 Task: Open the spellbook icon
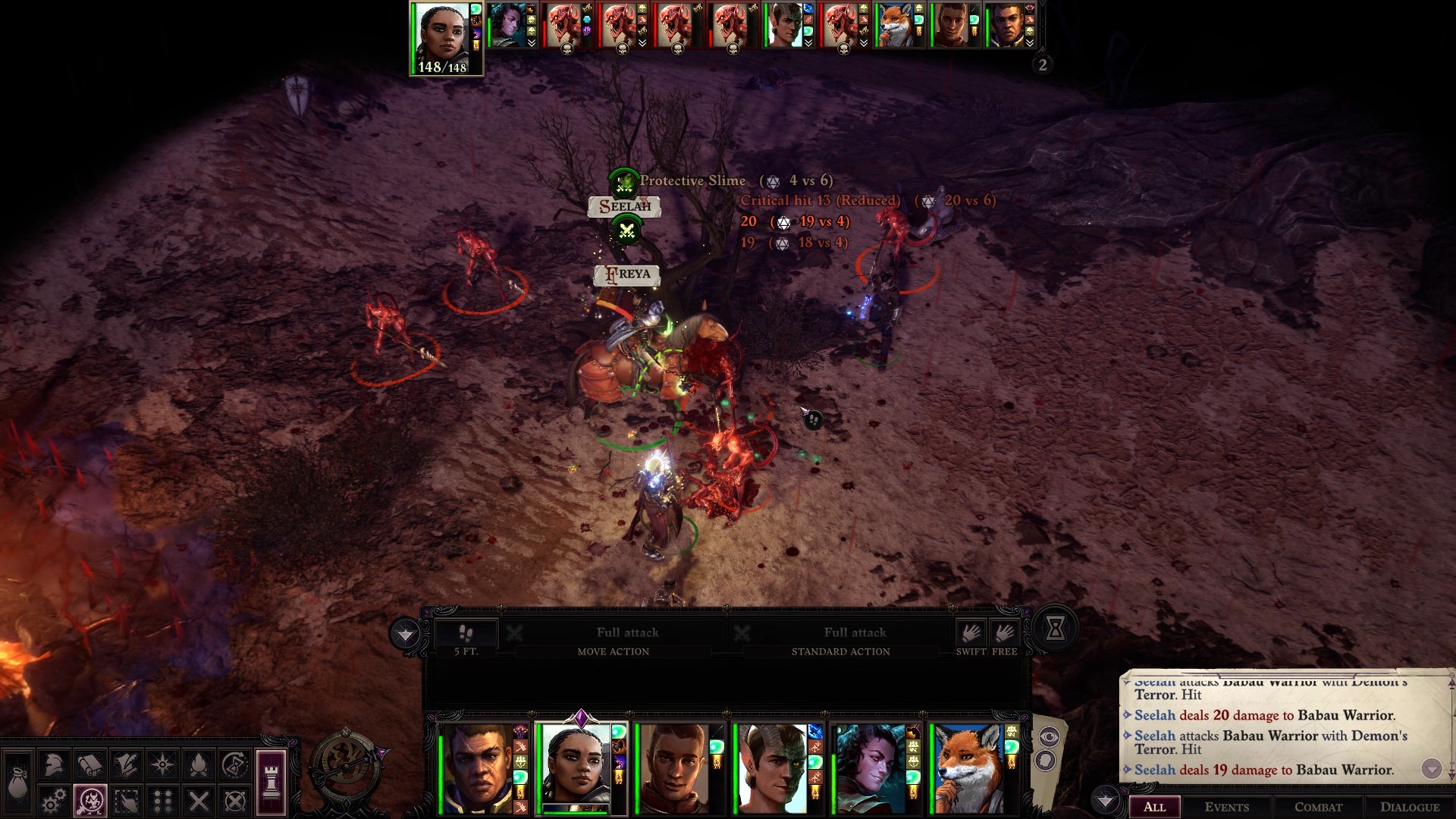click(90, 764)
